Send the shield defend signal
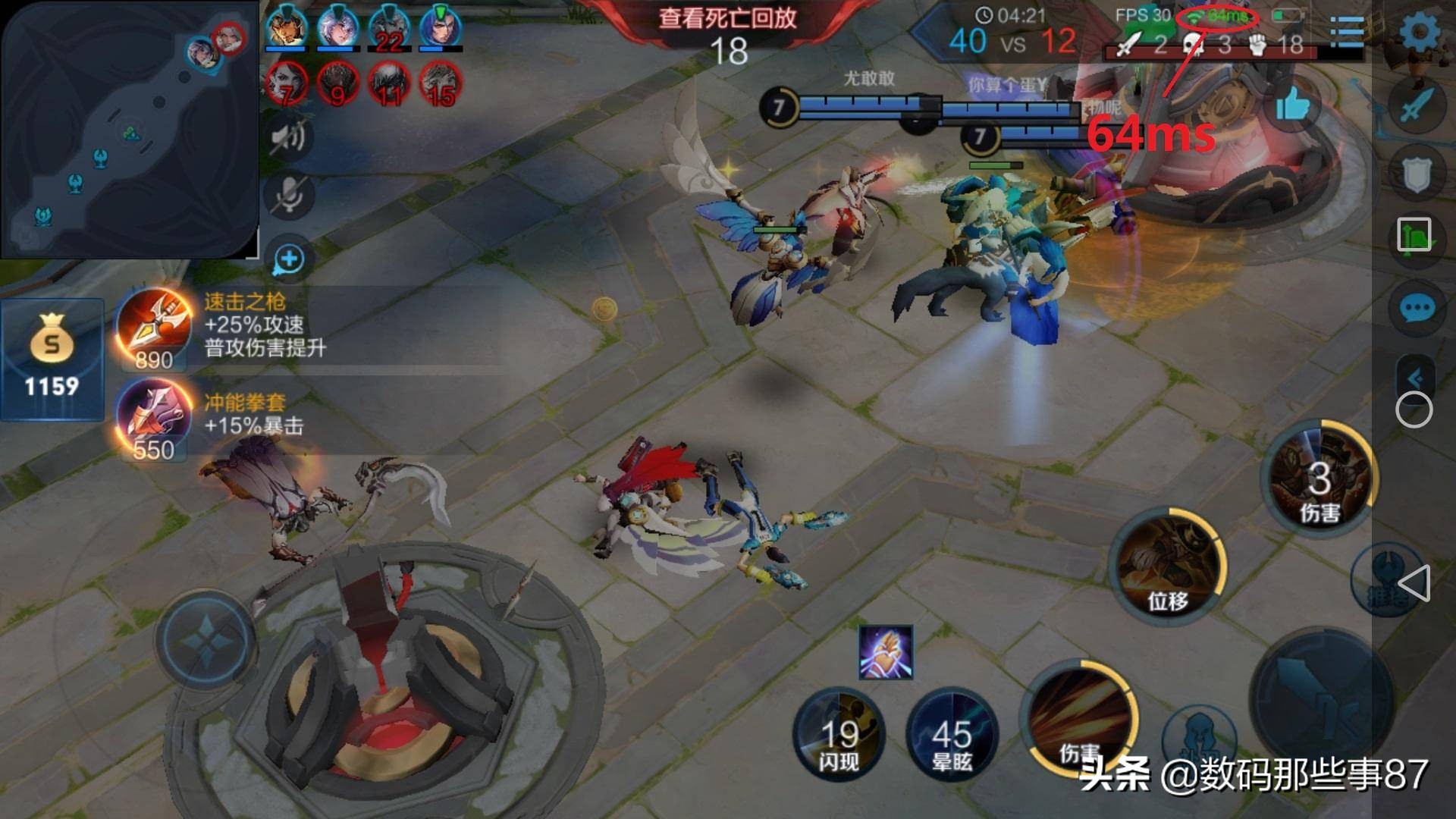Screen dimensions: 1456x819 pos(1416,174)
